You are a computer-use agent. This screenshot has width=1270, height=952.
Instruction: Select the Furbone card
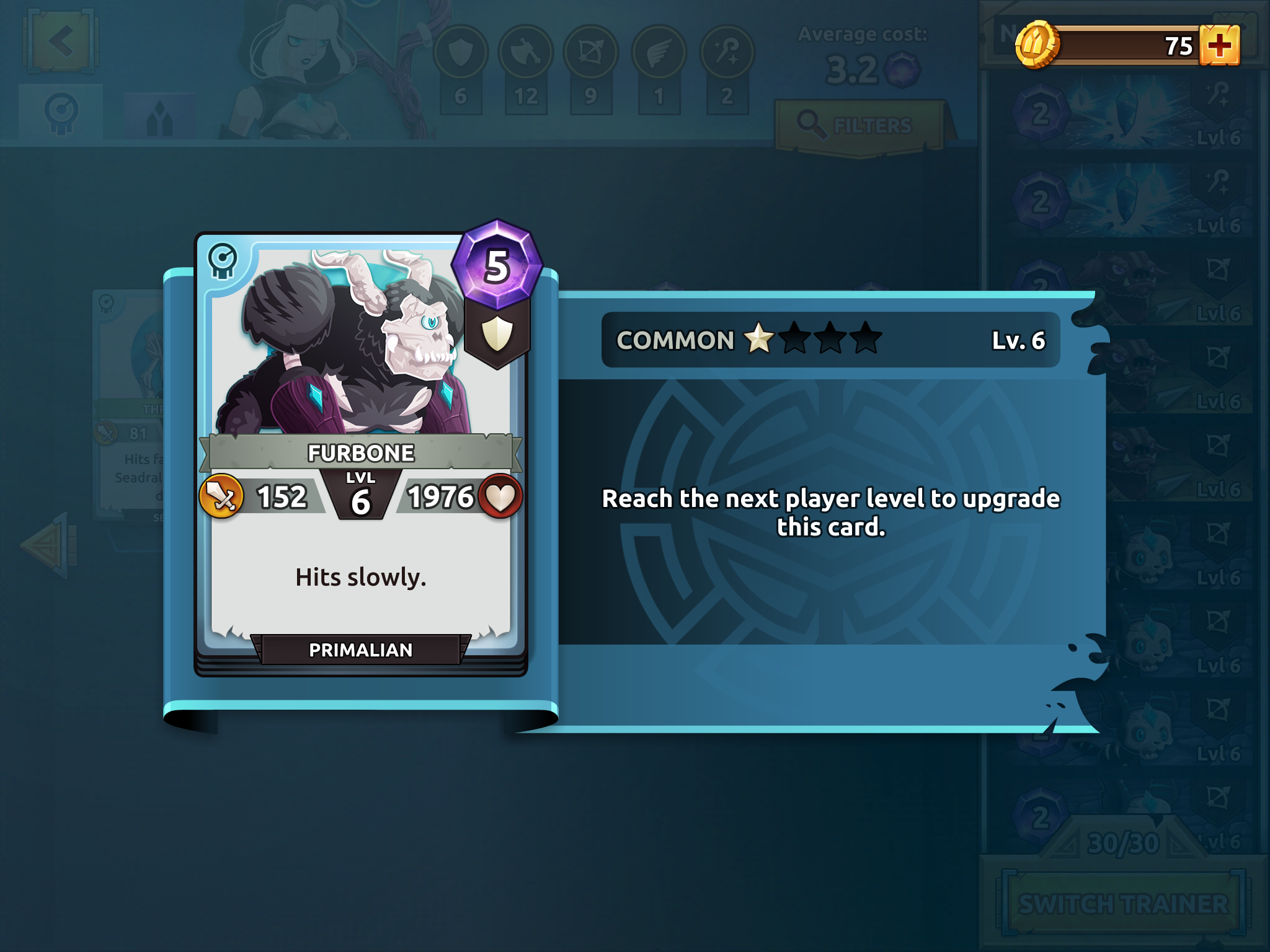point(361,454)
